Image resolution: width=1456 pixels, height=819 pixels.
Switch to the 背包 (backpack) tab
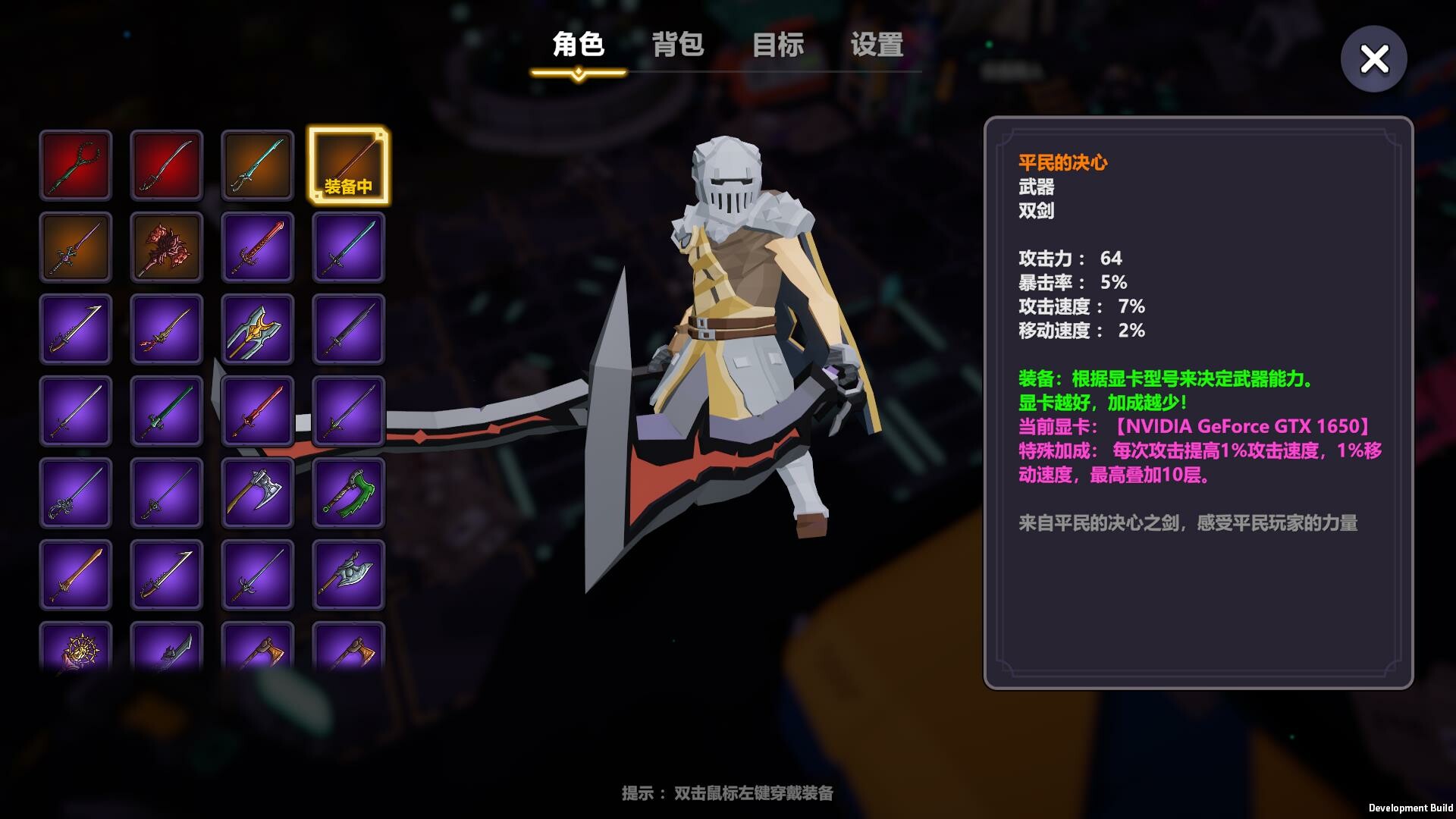(678, 45)
